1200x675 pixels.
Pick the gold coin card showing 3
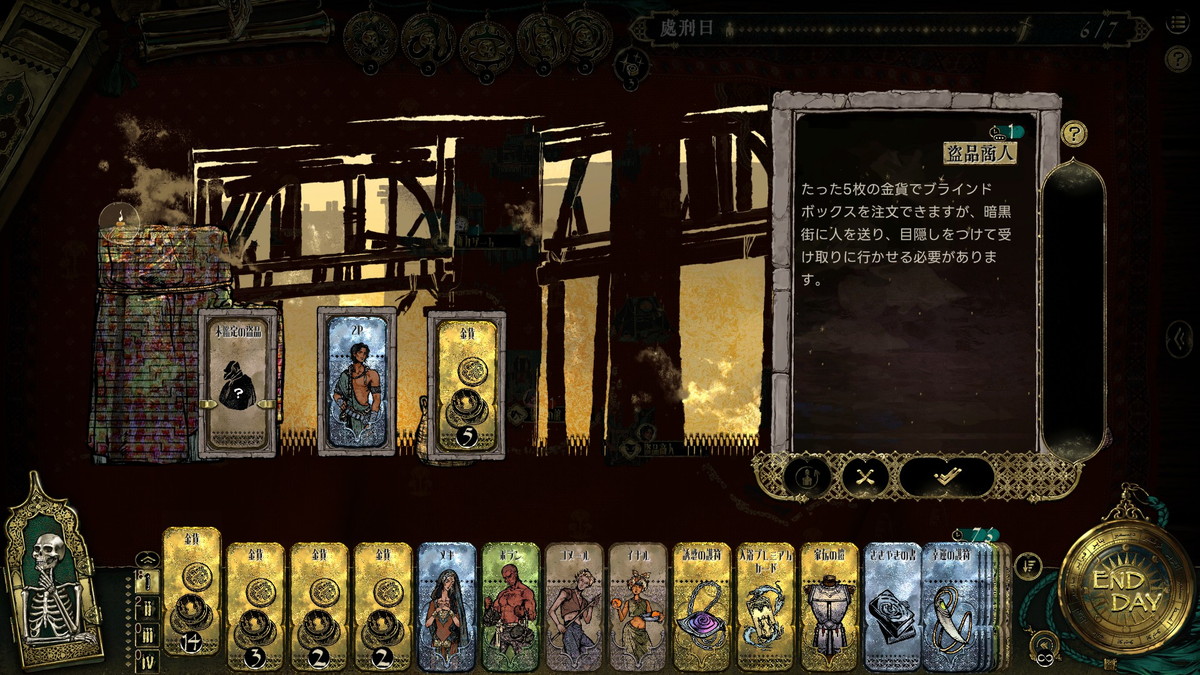pyautogui.click(x=255, y=605)
